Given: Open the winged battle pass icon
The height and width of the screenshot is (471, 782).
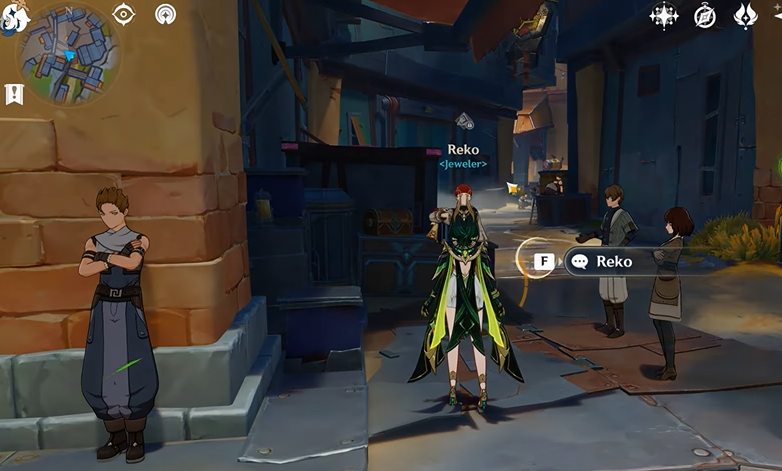Looking at the screenshot, I should (x=746, y=15).
